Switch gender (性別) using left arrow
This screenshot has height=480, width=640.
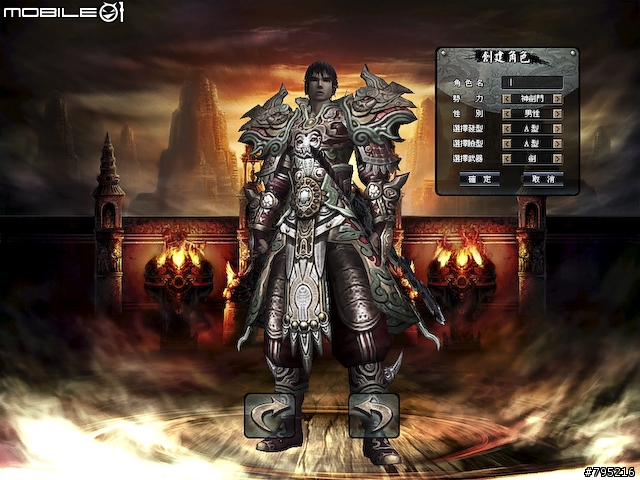(507, 113)
